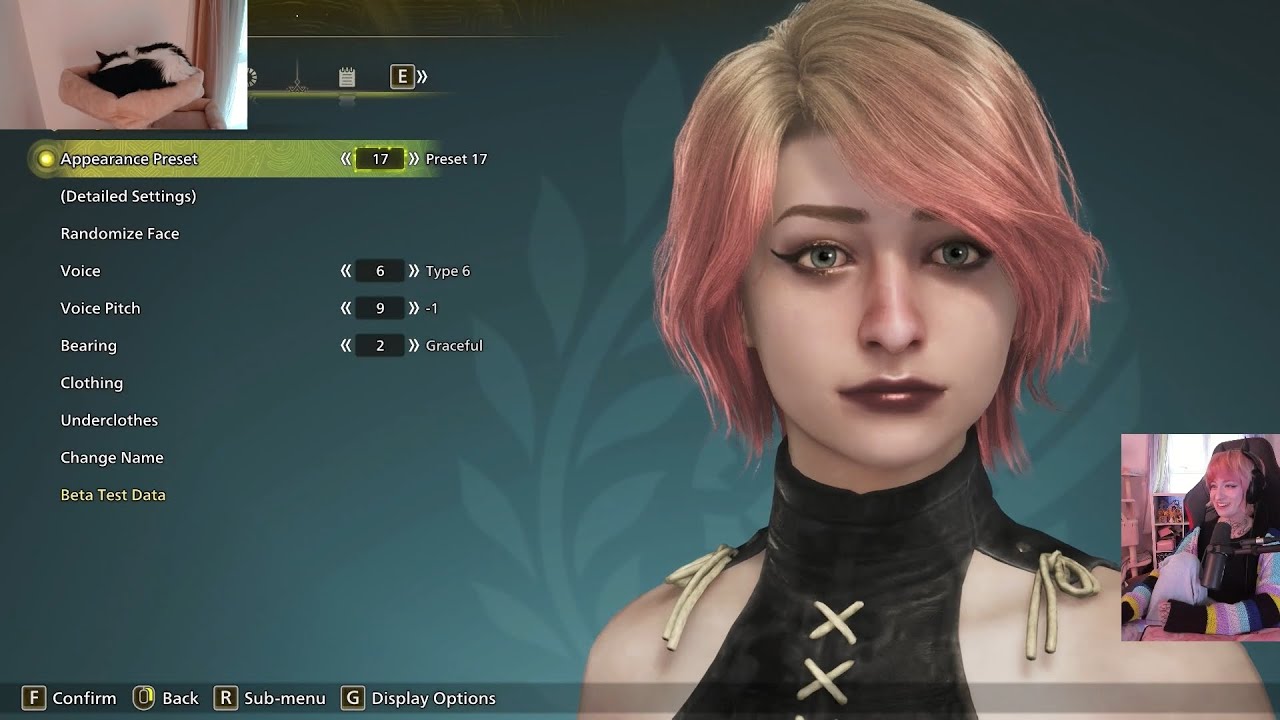Image resolution: width=1280 pixels, height=720 pixels.
Task: Click the previous arrow for Appearance Preset
Action: pyautogui.click(x=346, y=159)
